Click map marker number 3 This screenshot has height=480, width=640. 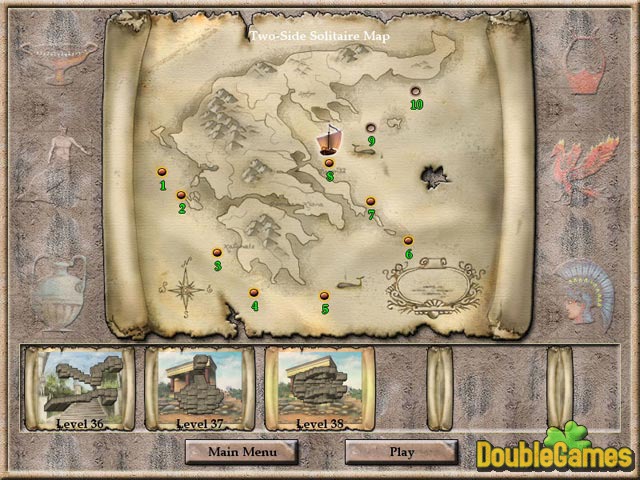coord(216,252)
